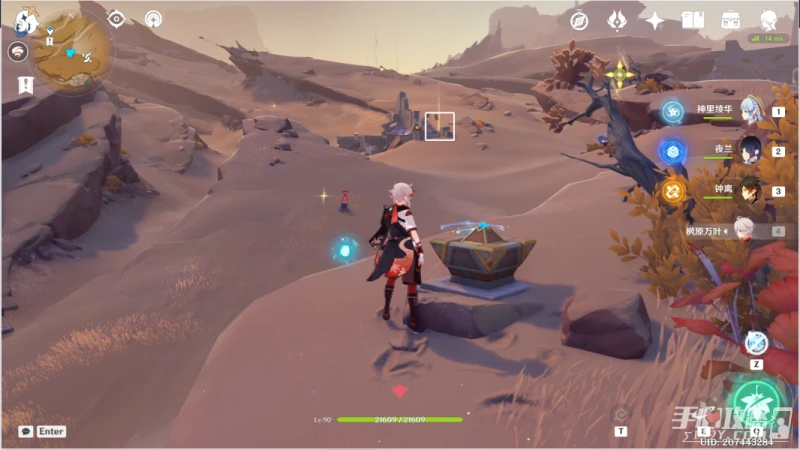Open the compass events icon
The height and width of the screenshot is (450, 800).
pyautogui.click(x=578, y=20)
